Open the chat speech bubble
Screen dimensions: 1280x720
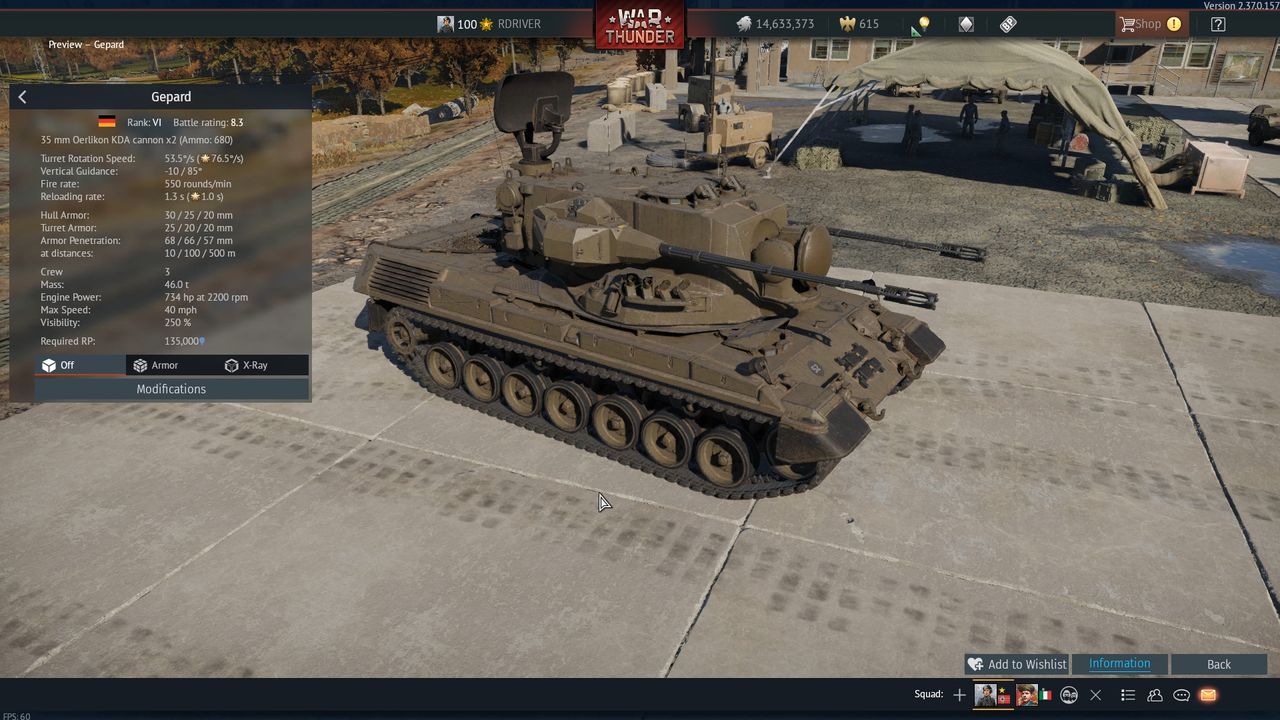point(1181,695)
